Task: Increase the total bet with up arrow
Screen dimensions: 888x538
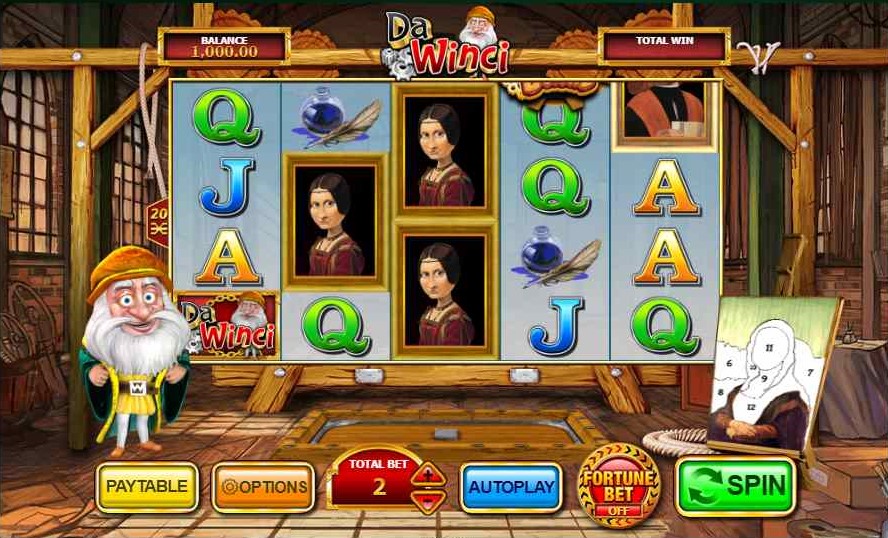Action: pos(427,474)
